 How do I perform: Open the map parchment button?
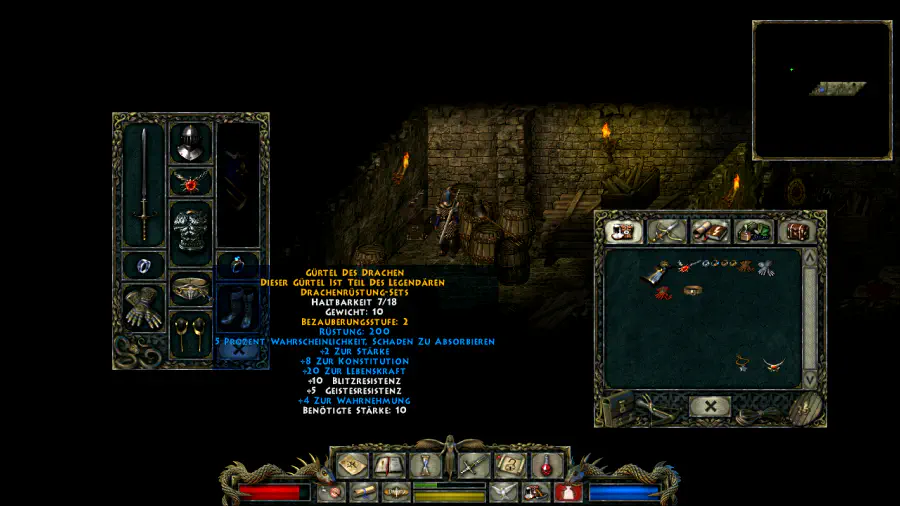click(352, 465)
